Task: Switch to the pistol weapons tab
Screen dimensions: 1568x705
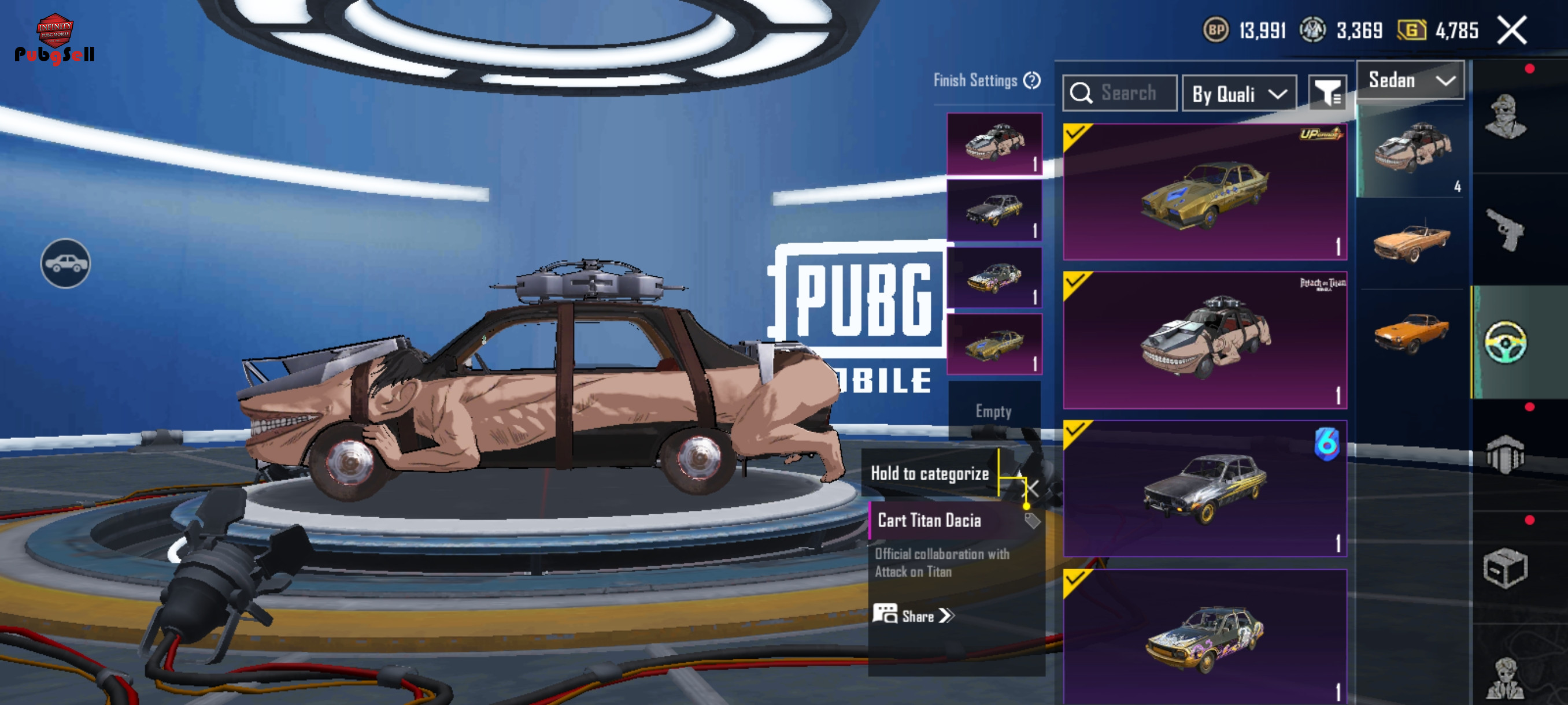Action: (x=1505, y=229)
